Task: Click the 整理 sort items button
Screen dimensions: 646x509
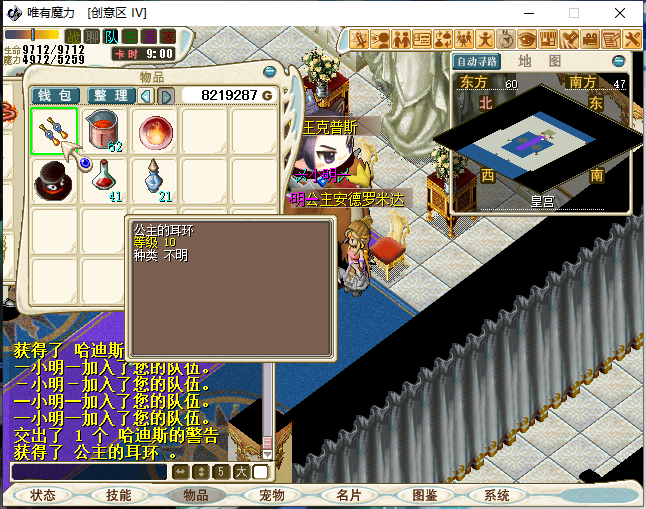Action: click(110, 95)
